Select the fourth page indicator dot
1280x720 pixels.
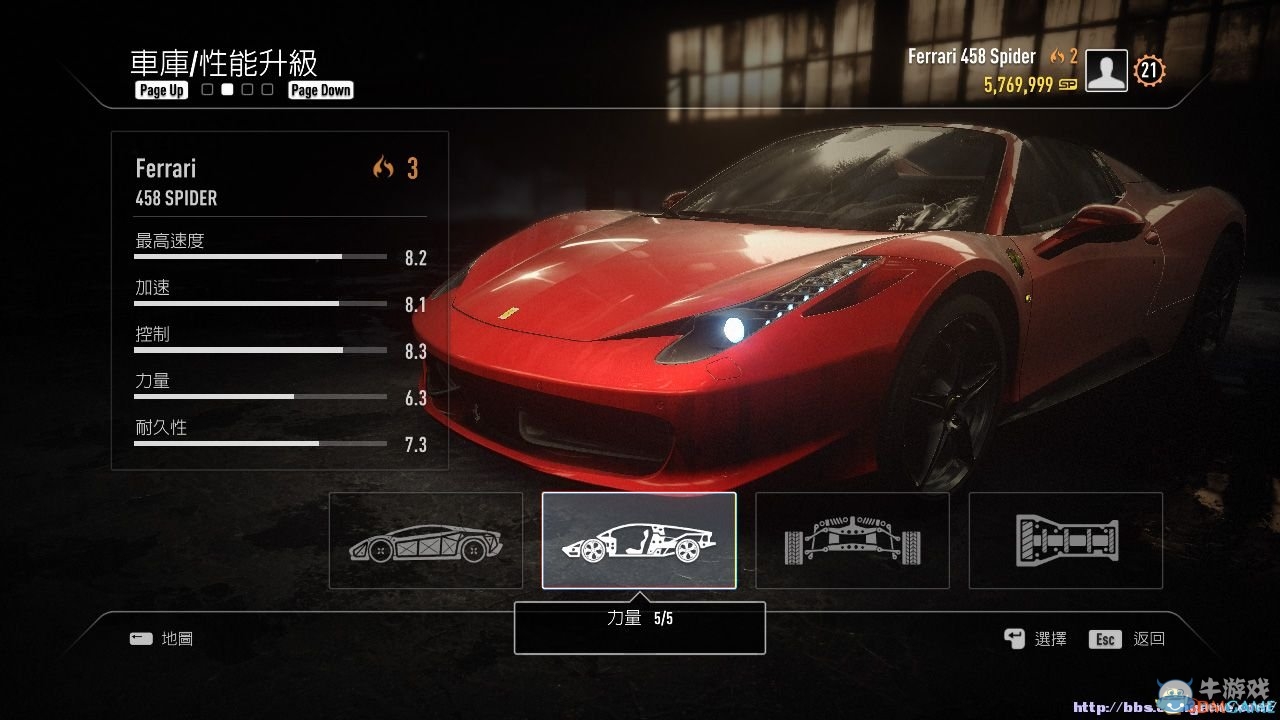266,89
